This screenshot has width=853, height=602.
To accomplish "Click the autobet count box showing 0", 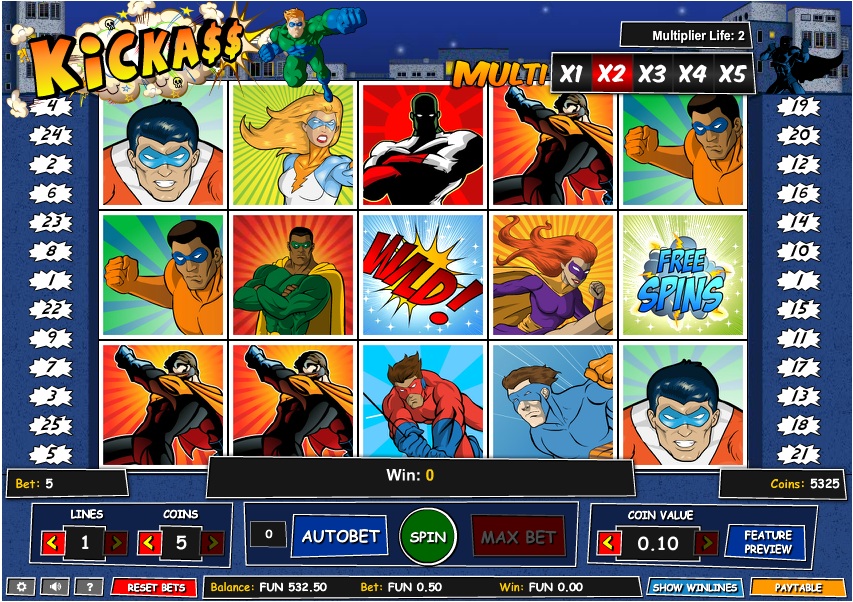I will coord(268,535).
